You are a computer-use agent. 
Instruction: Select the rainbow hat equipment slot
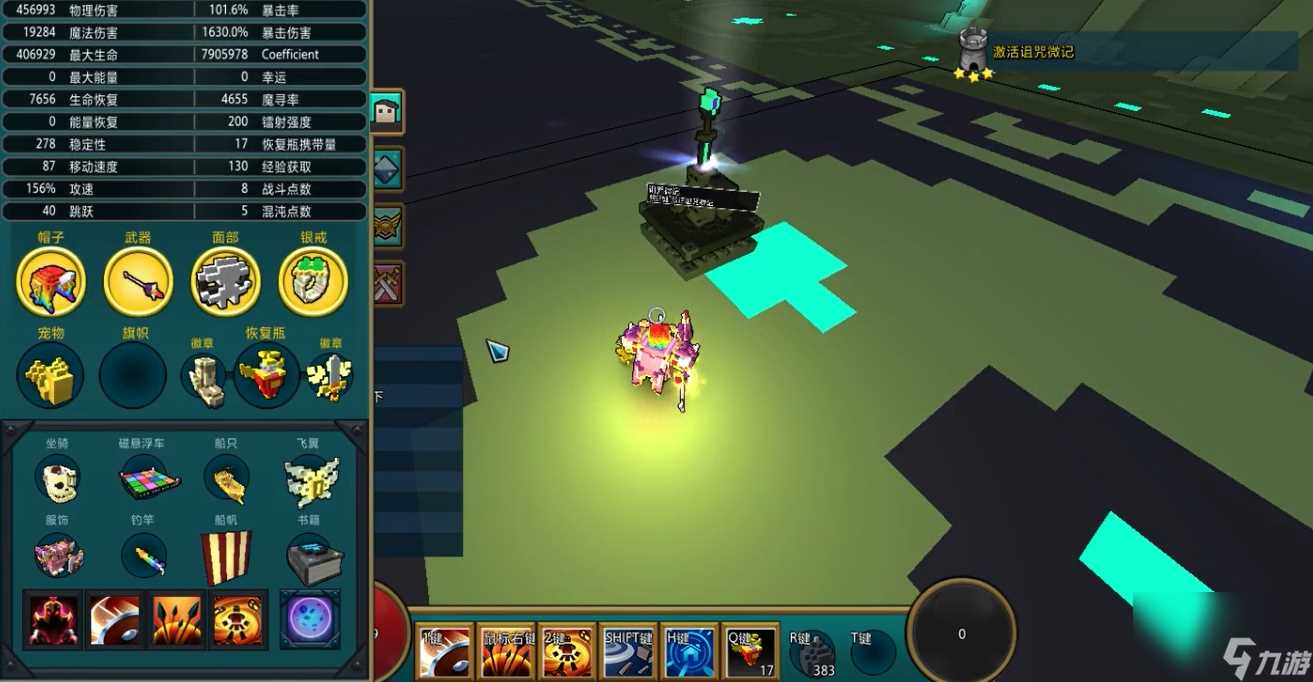[x=51, y=282]
